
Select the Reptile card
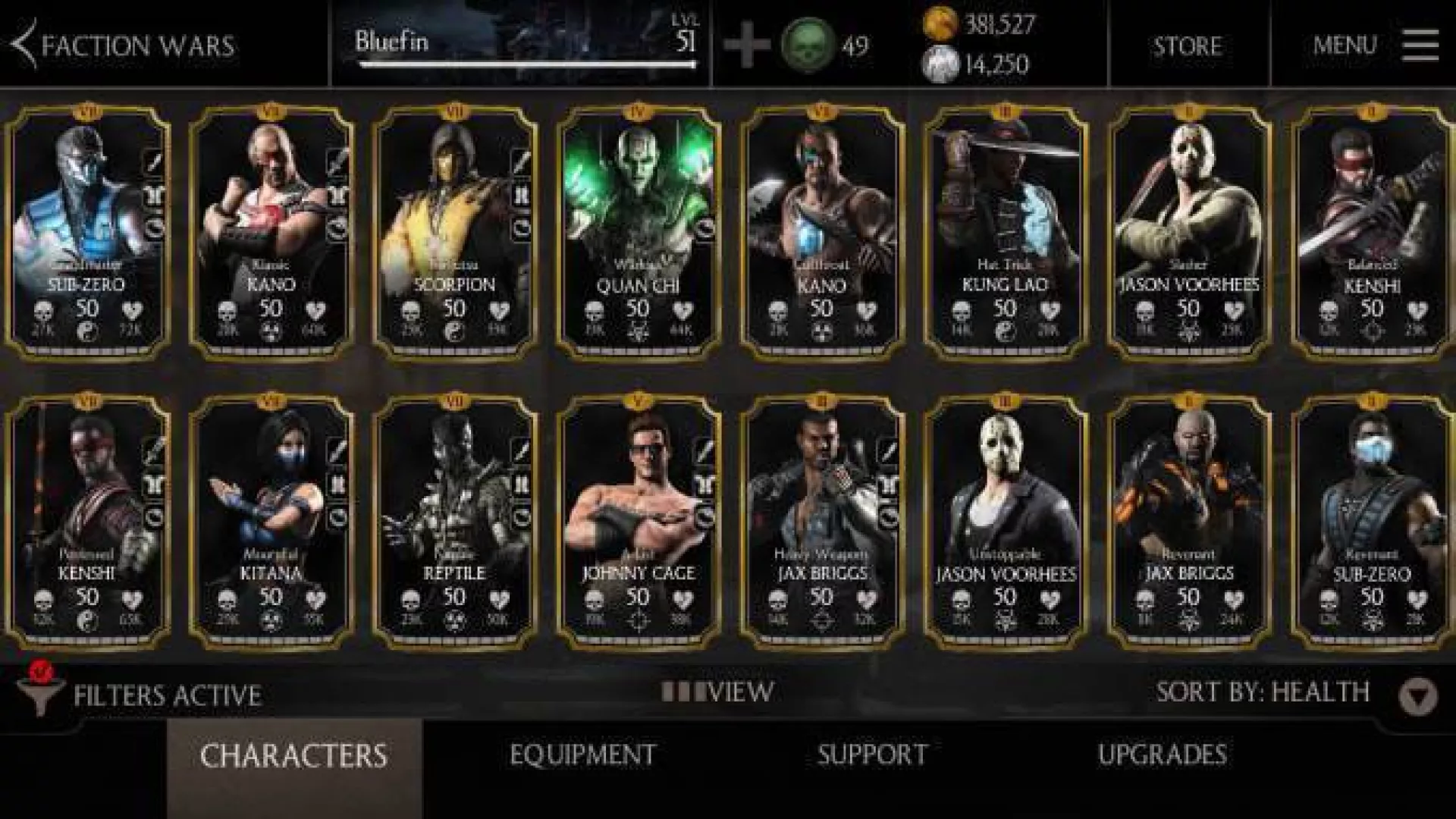click(454, 522)
